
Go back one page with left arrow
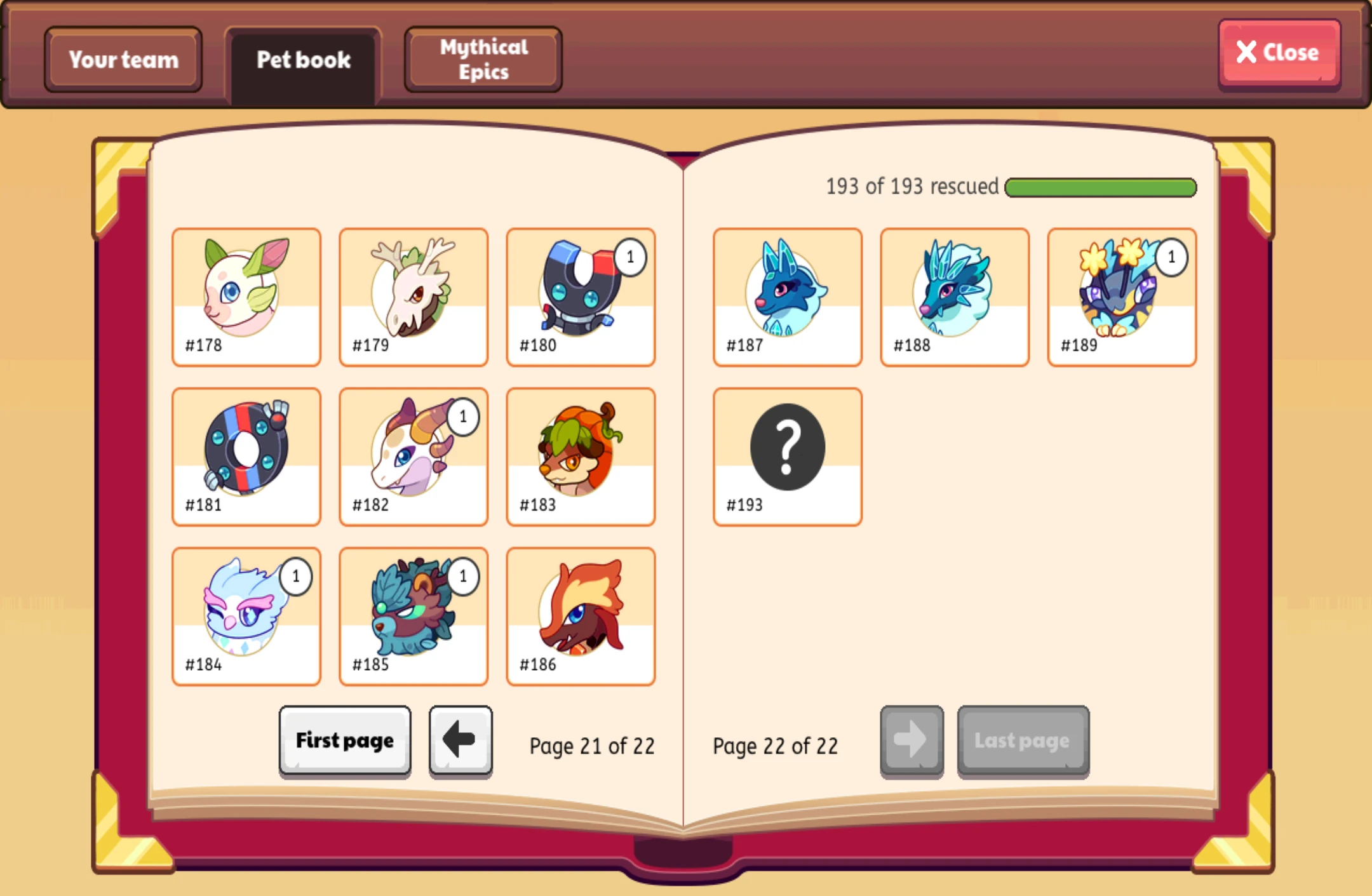(460, 740)
